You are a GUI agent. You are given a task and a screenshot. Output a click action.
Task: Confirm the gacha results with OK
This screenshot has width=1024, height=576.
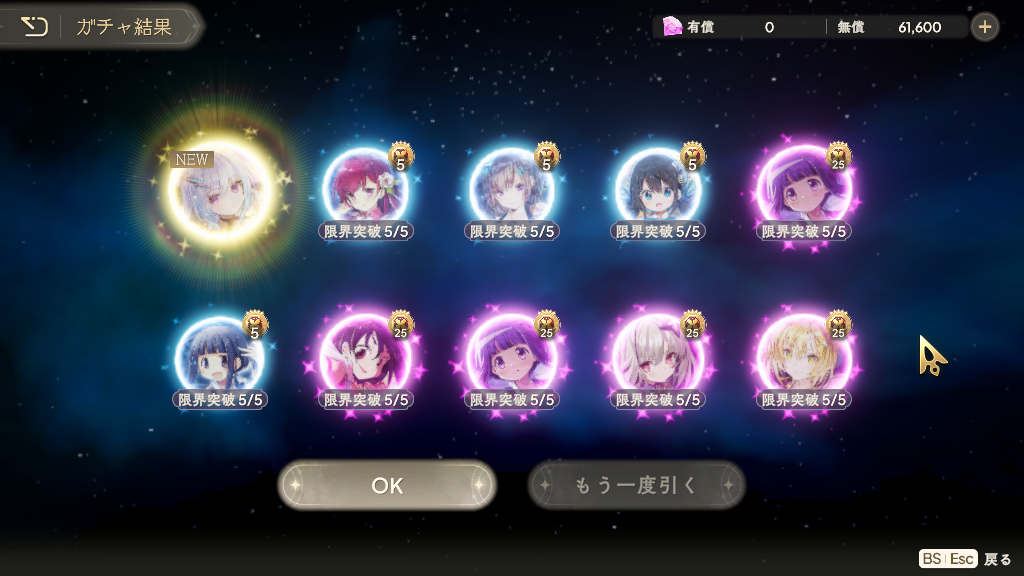[387, 485]
